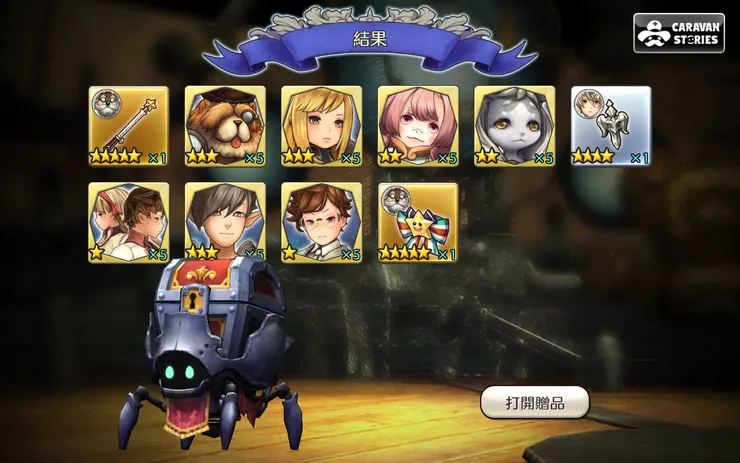
Task: View the four-star star ribbon reward
Action: [x=418, y=222]
